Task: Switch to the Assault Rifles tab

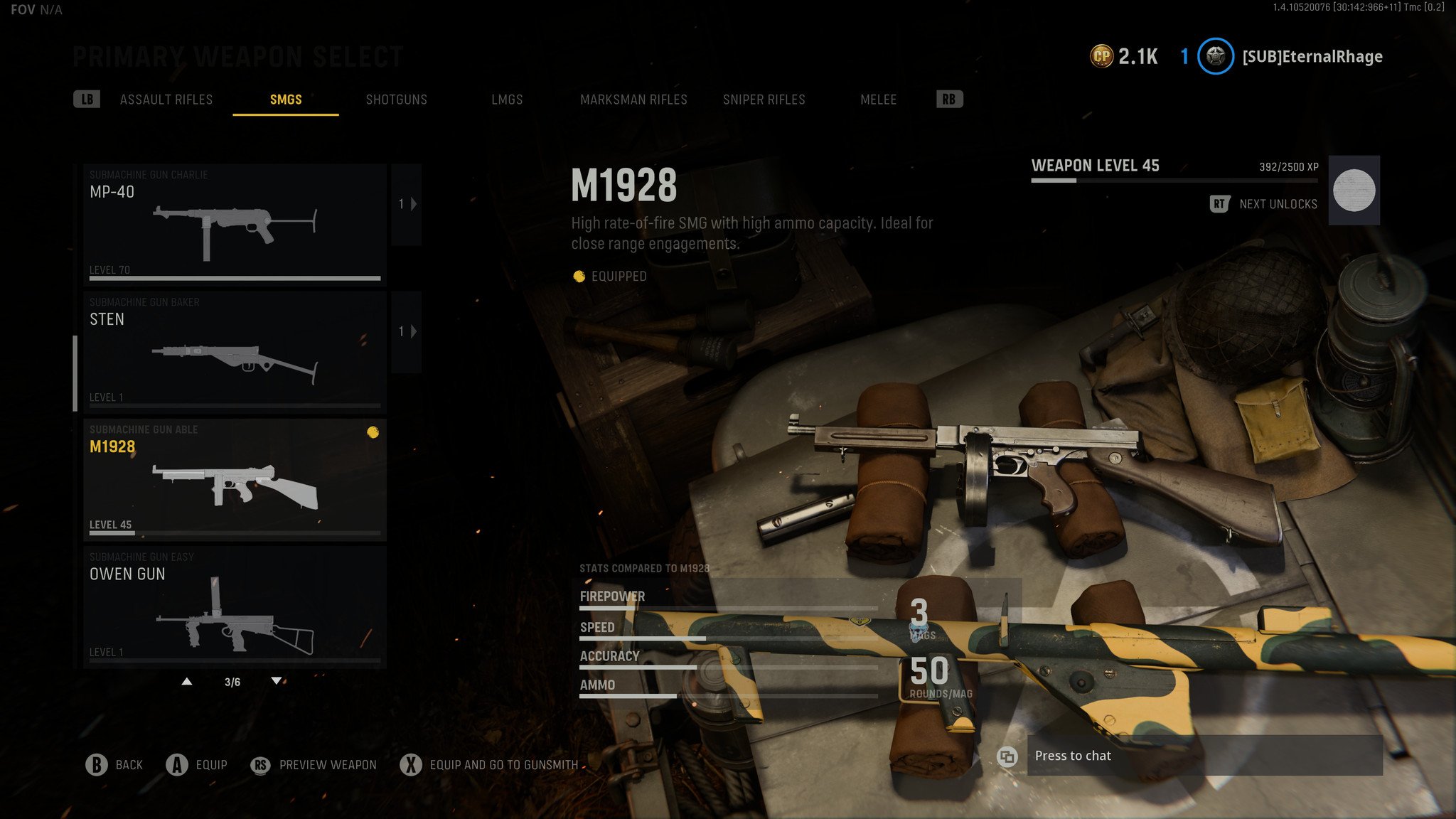Action: pos(166,100)
